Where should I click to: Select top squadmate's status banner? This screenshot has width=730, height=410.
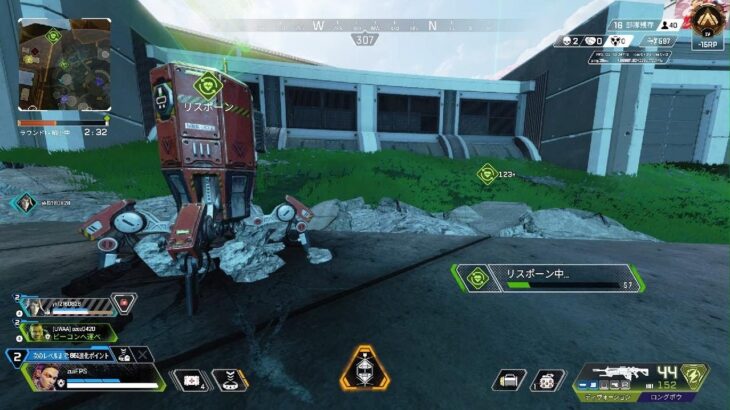pos(75,304)
